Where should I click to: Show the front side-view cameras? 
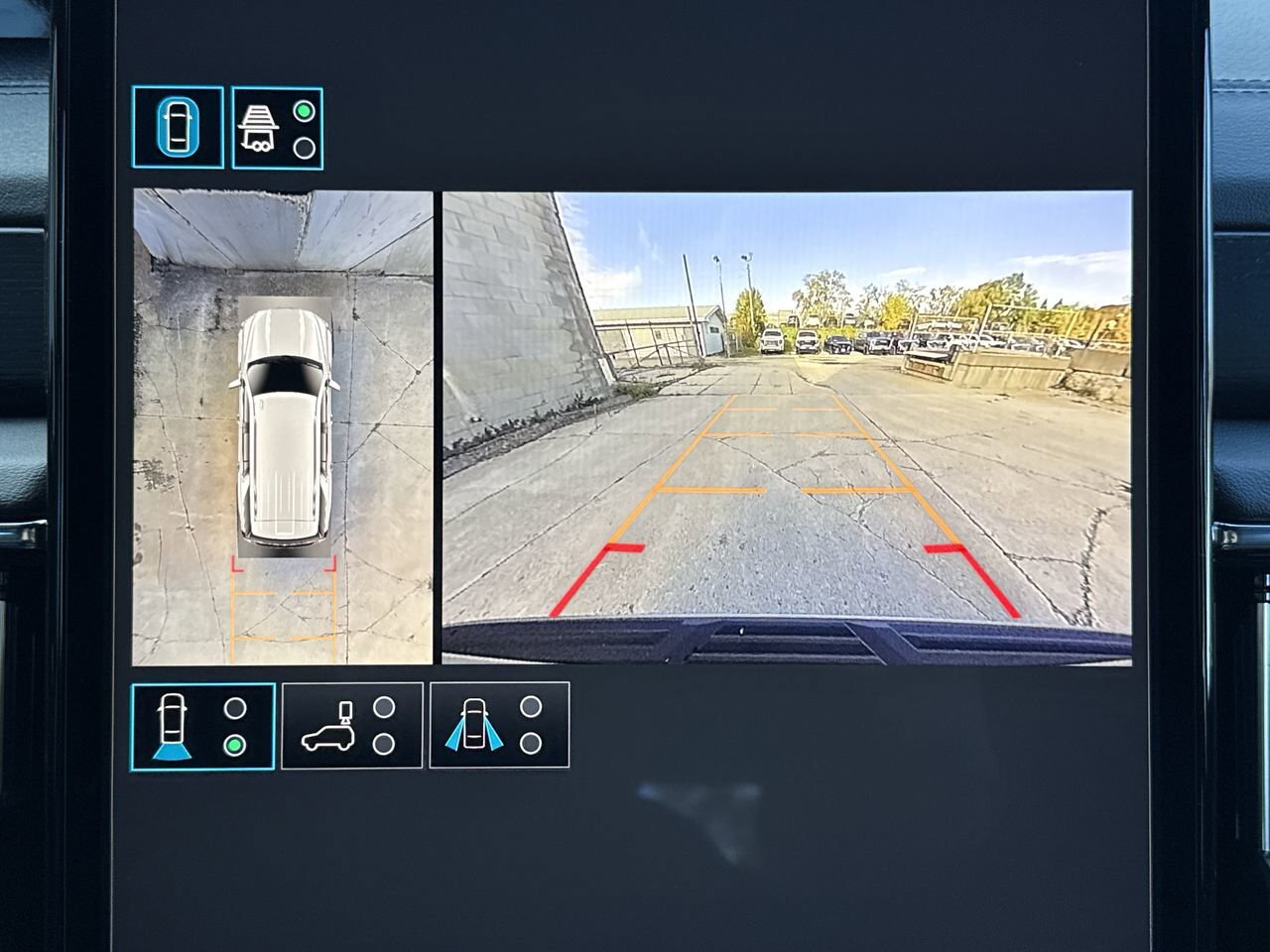point(499,725)
